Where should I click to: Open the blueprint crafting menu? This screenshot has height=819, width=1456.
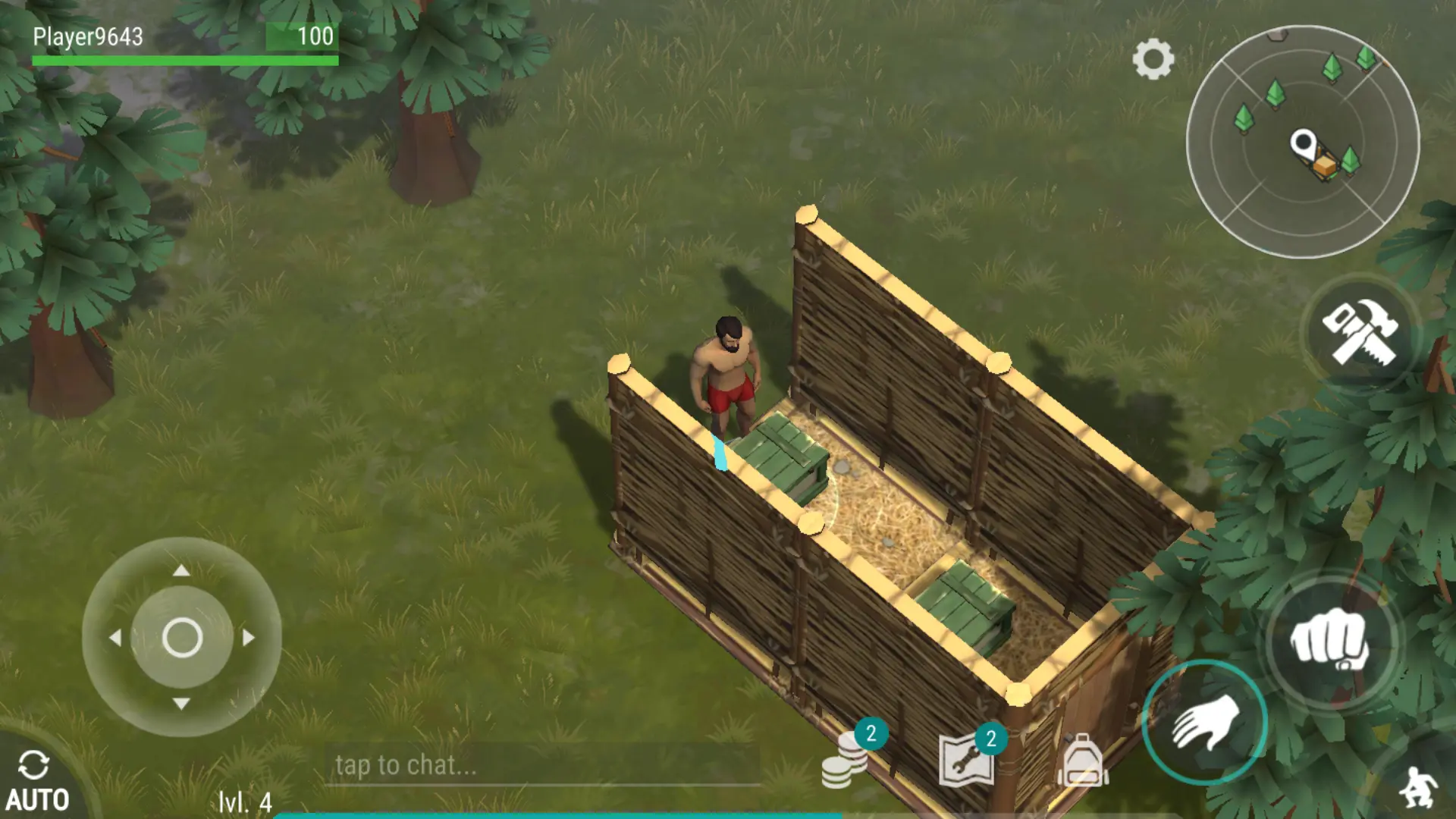coord(967,759)
